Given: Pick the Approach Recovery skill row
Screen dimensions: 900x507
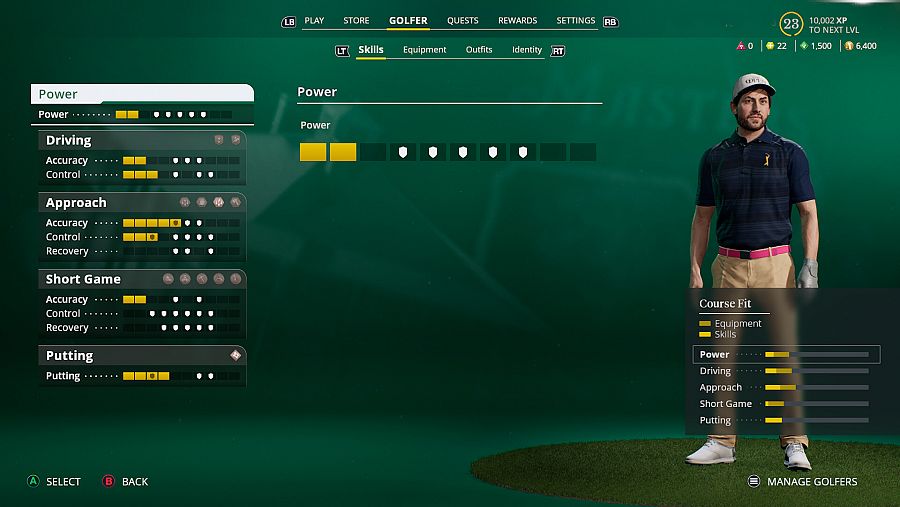Looking at the screenshot, I should click(x=142, y=251).
